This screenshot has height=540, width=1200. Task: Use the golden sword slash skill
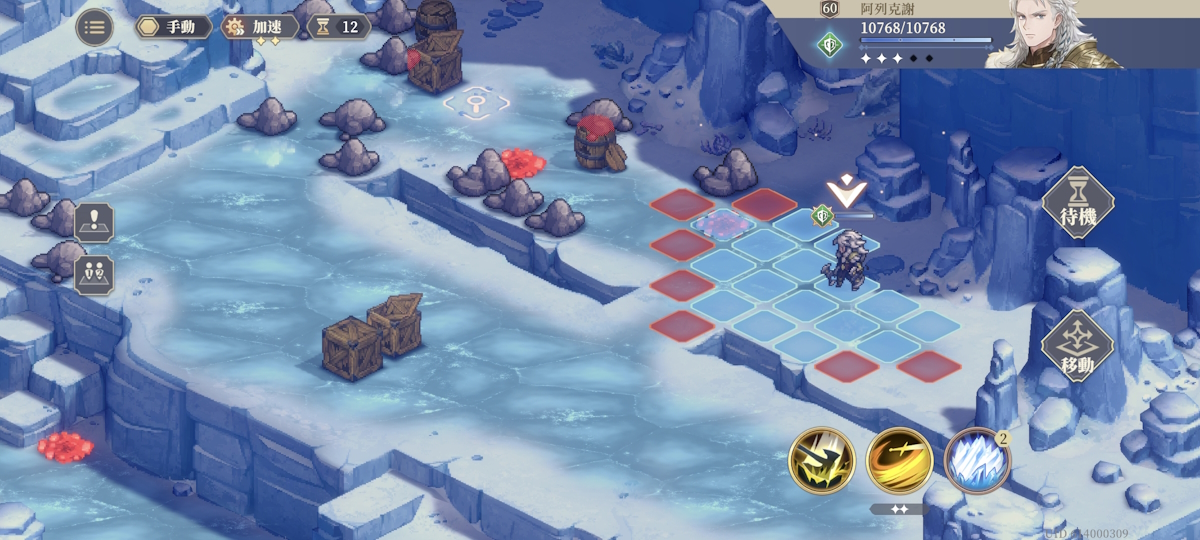coord(899,461)
